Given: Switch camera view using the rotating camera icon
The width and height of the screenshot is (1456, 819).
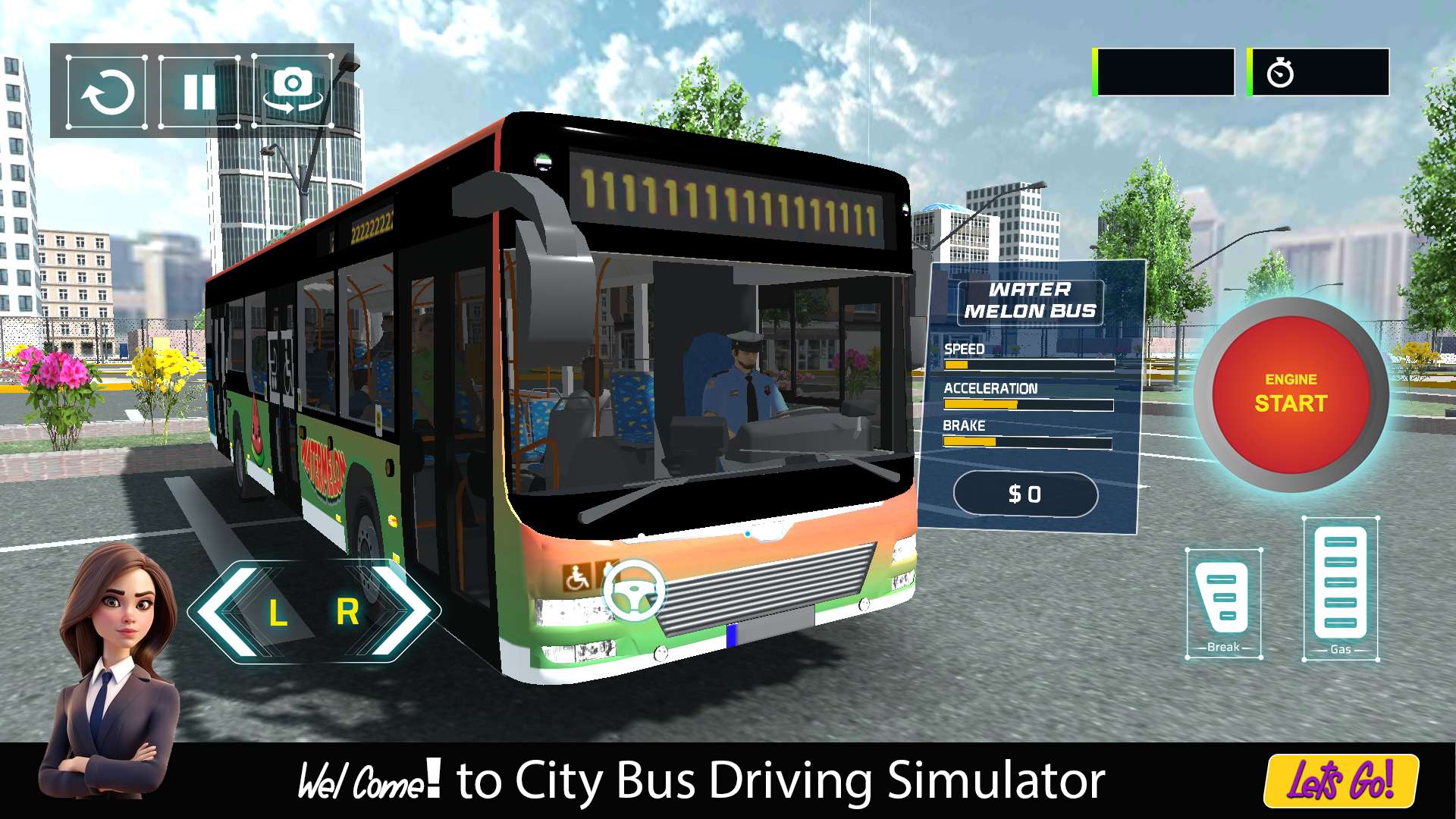Looking at the screenshot, I should pos(292,91).
